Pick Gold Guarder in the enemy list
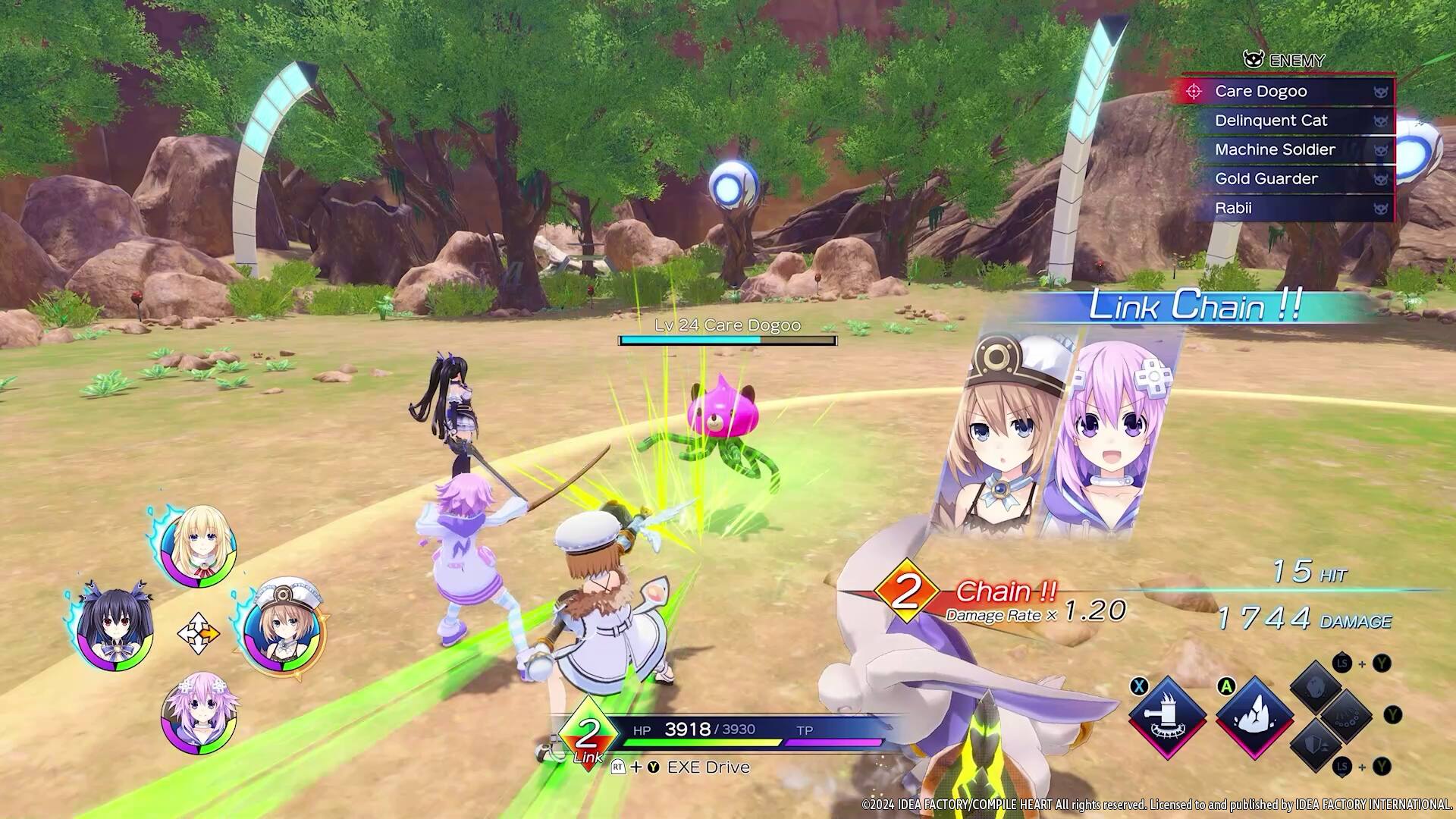This screenshot has width=1456, height=819. 1285,179
